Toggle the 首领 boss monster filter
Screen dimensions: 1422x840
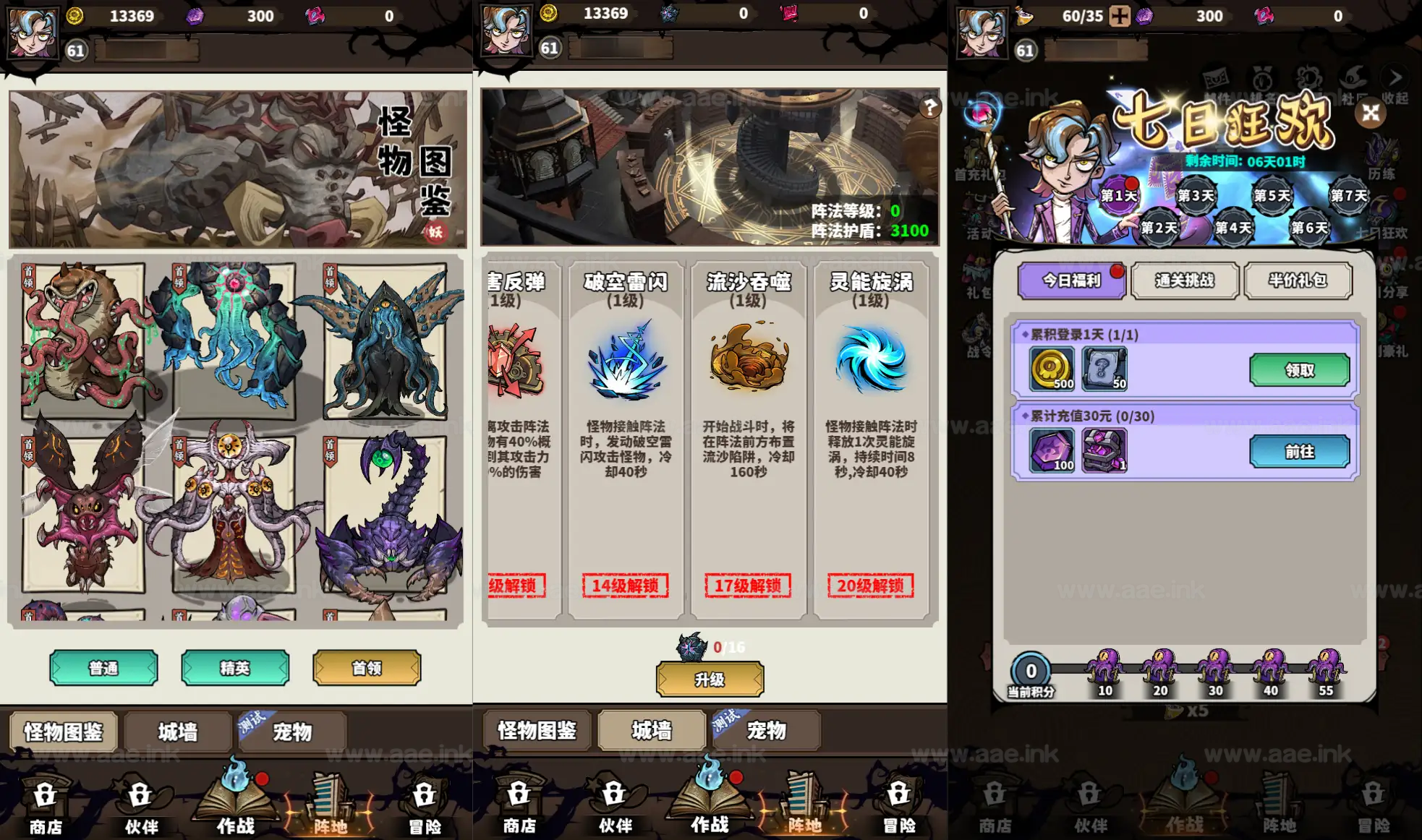click(367, 667)
